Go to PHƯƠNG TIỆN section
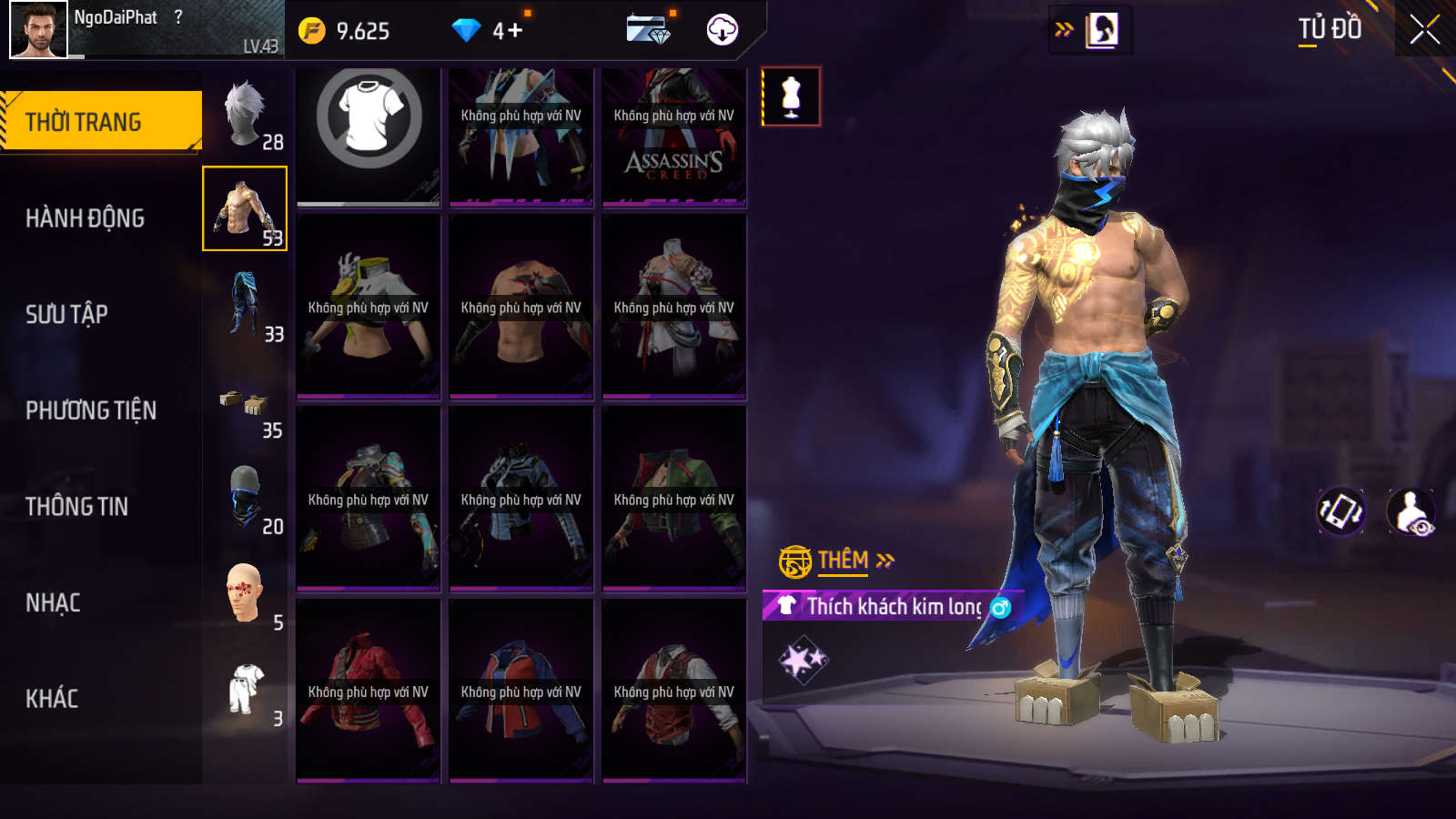 91,410
